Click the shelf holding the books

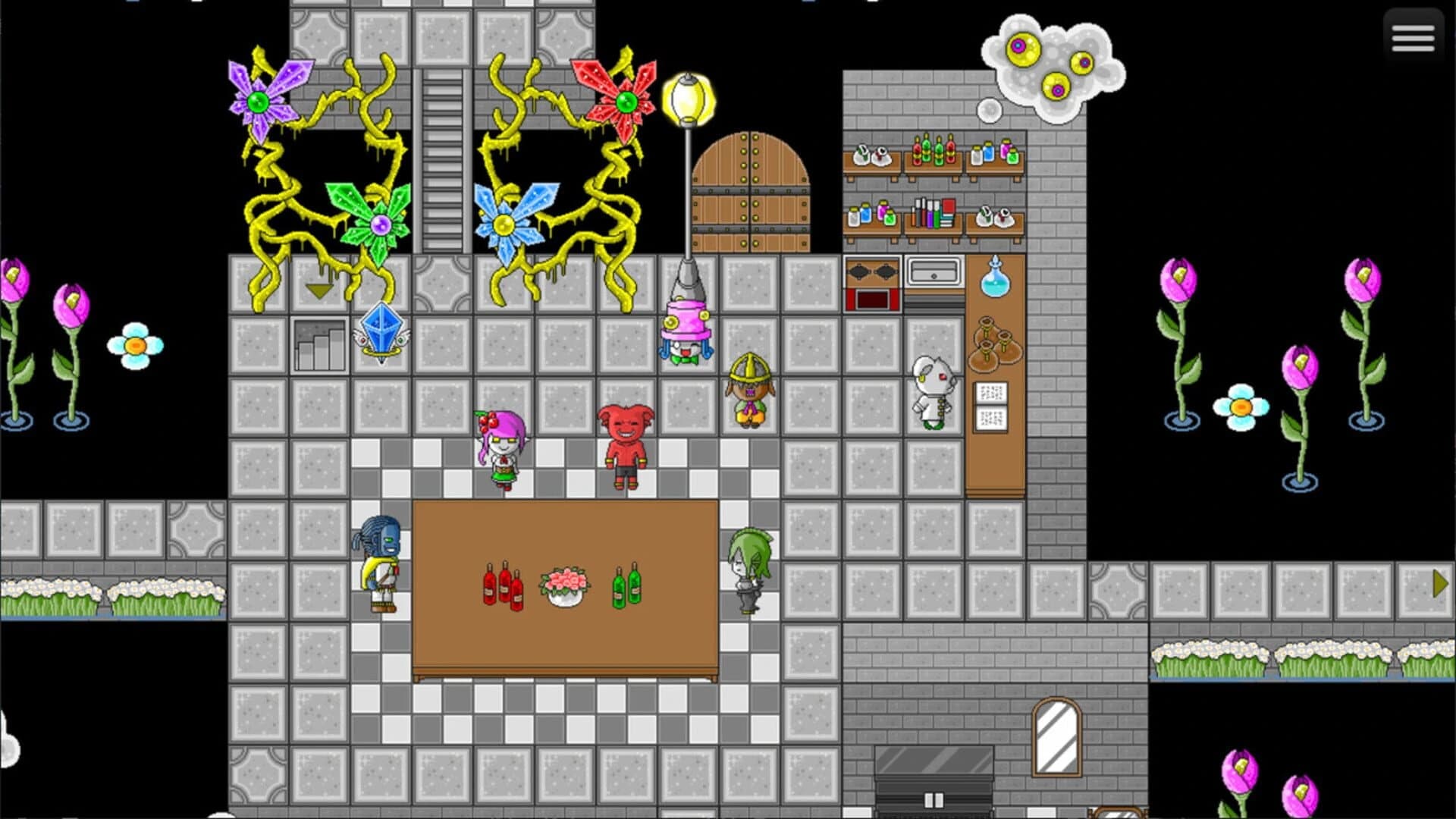(934, 216)
